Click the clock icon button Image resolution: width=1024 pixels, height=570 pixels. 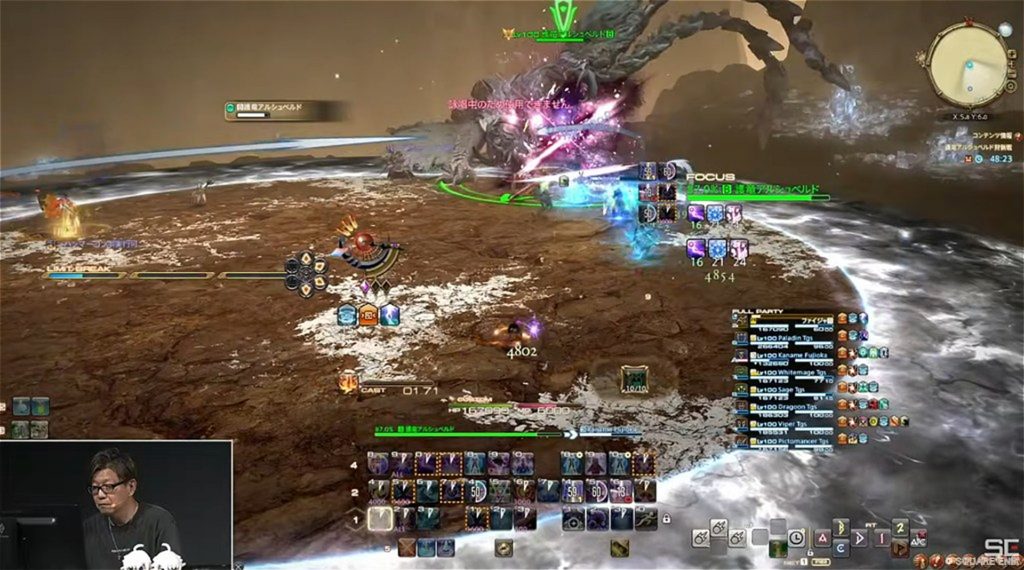tap(795, 535)
